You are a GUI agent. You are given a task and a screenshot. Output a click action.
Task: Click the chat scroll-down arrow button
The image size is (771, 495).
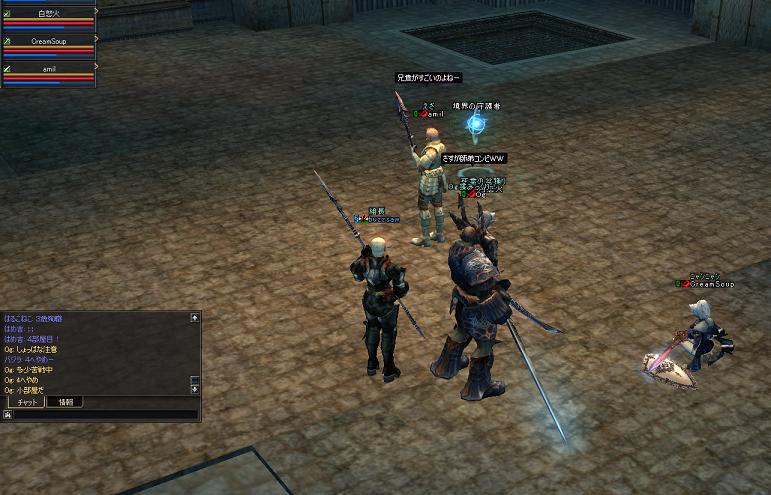point(195,389)
